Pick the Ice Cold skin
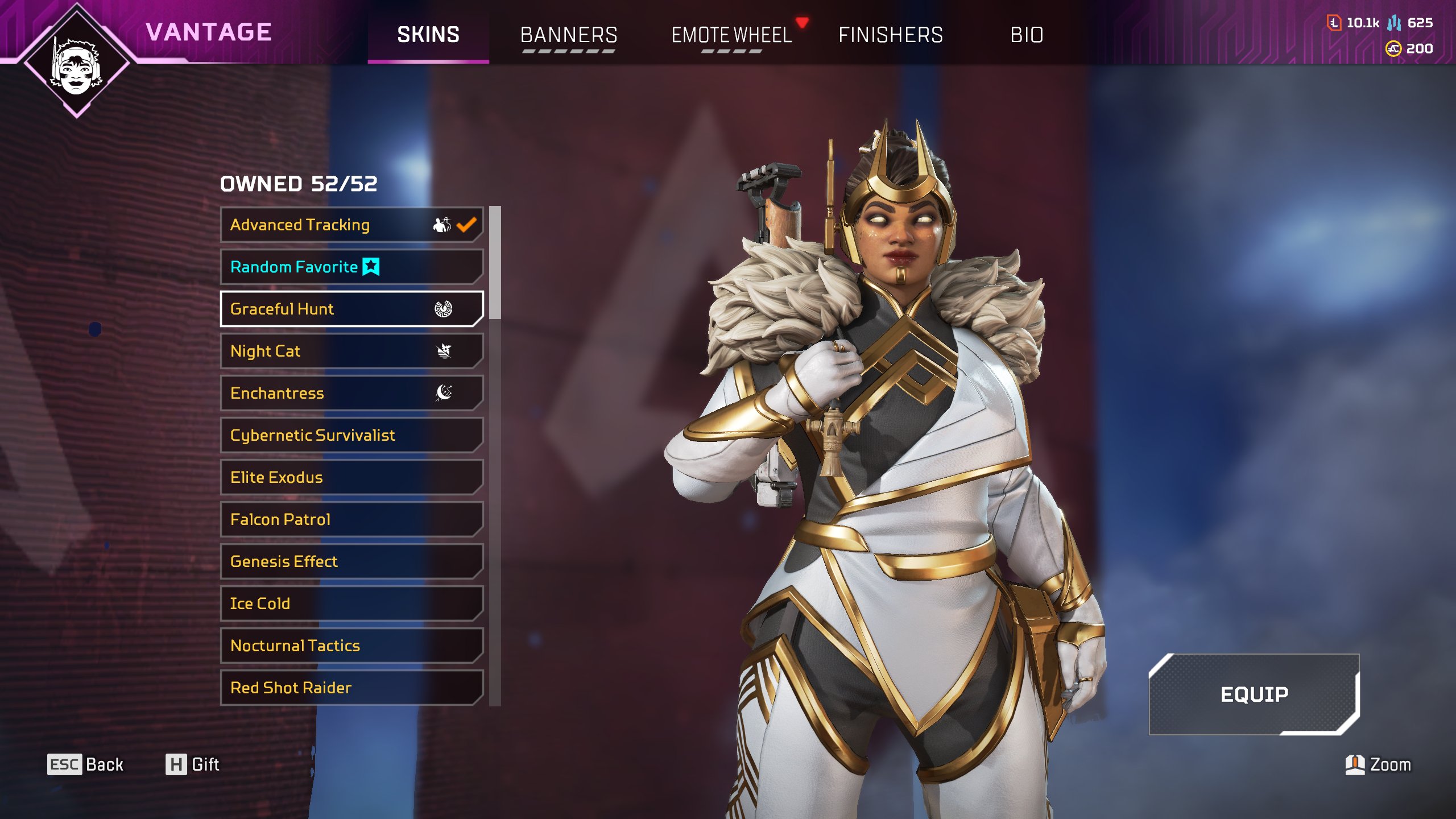This screenshot has width=1456, height=819. click(x=351, y=604)
